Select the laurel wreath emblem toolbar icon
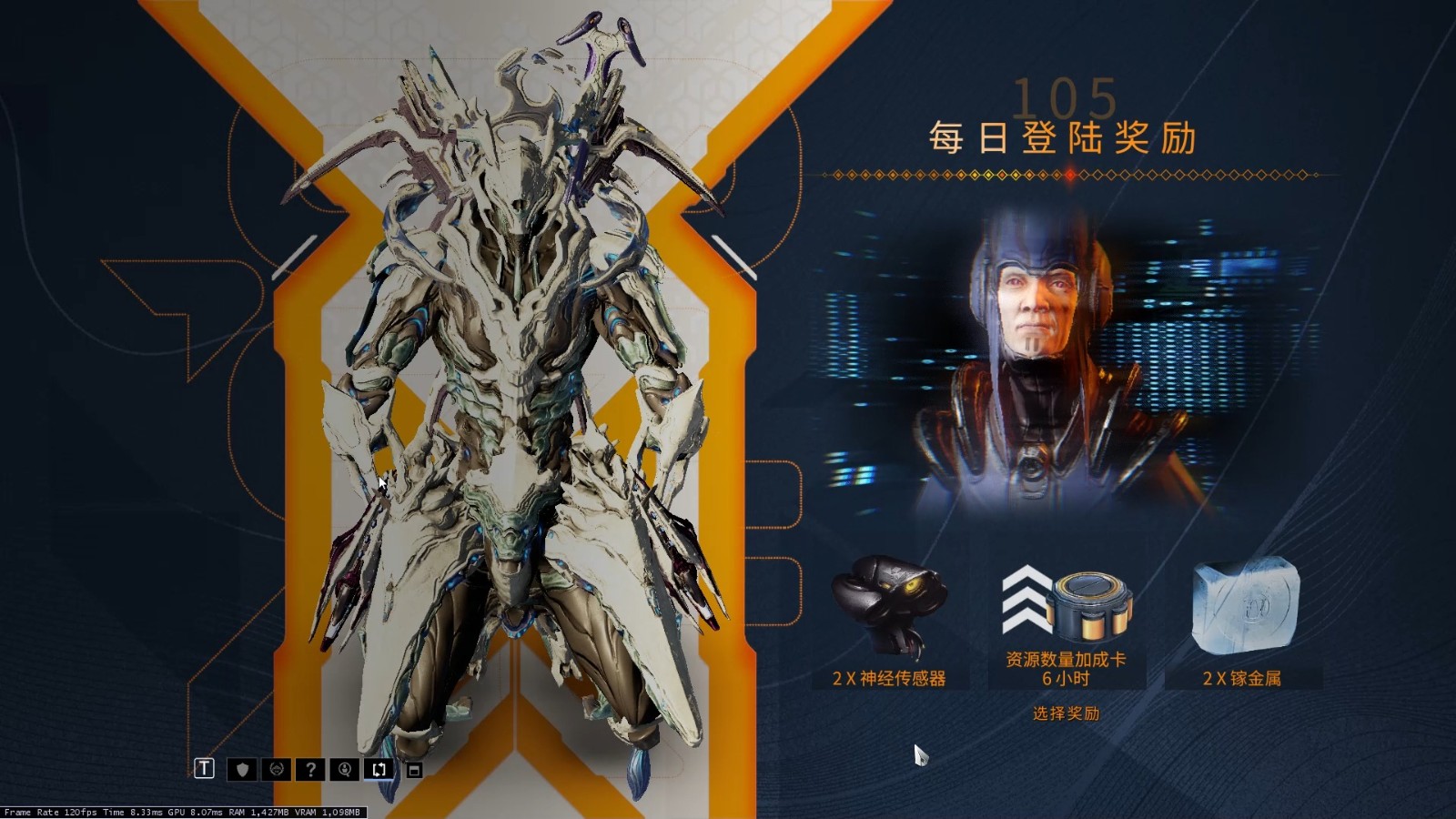 tap(276, 769)
